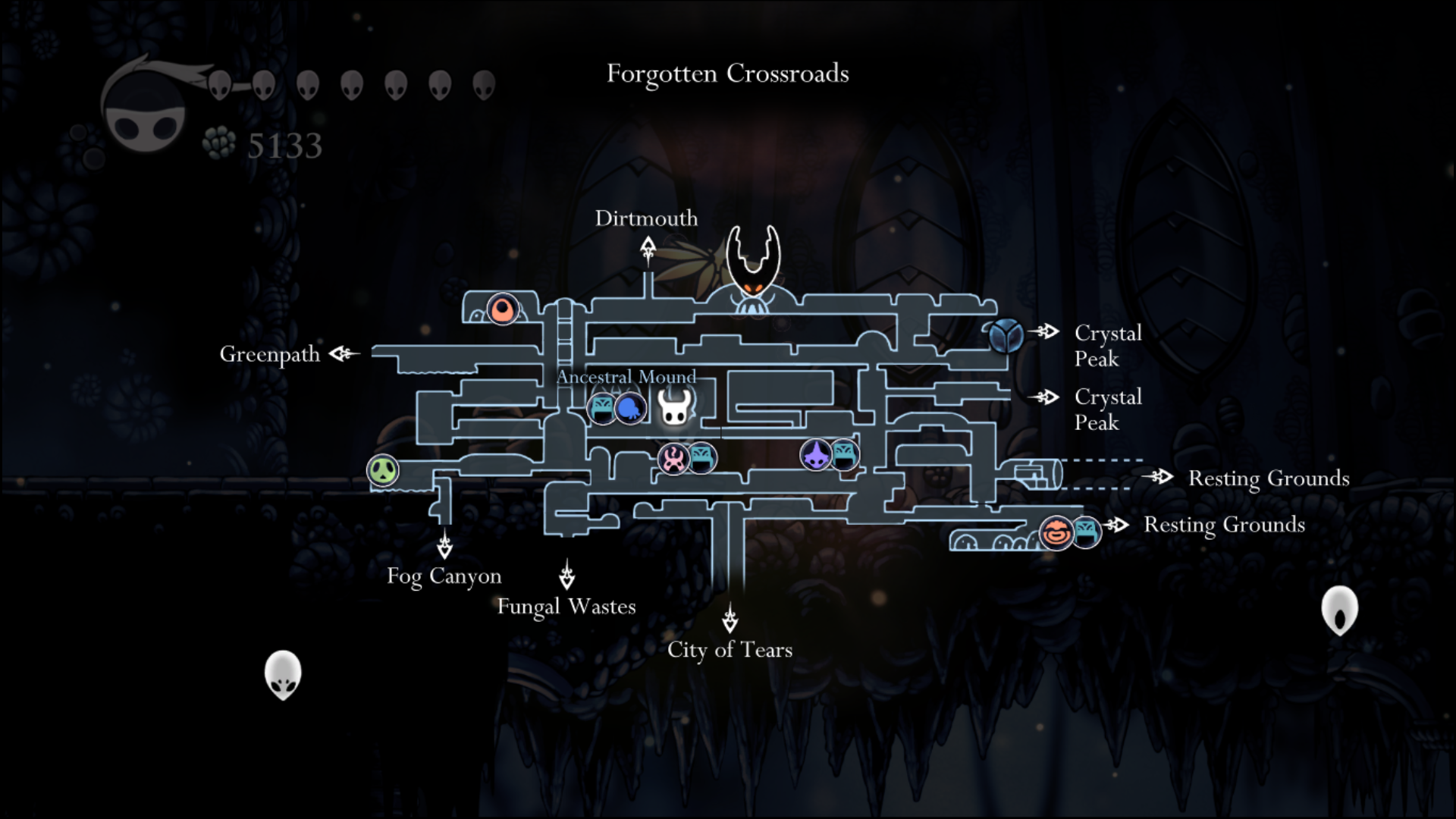Viewport: 1456px width, 819px height.
Task: Click the purple pointed-hat map pin
Action: [816, 455]
